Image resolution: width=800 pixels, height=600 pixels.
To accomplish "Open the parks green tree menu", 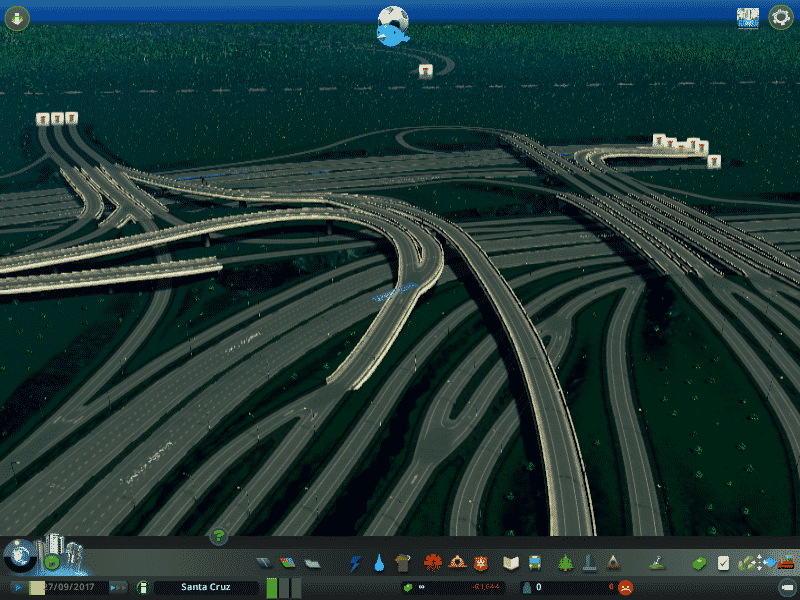I will click(566, 563).
